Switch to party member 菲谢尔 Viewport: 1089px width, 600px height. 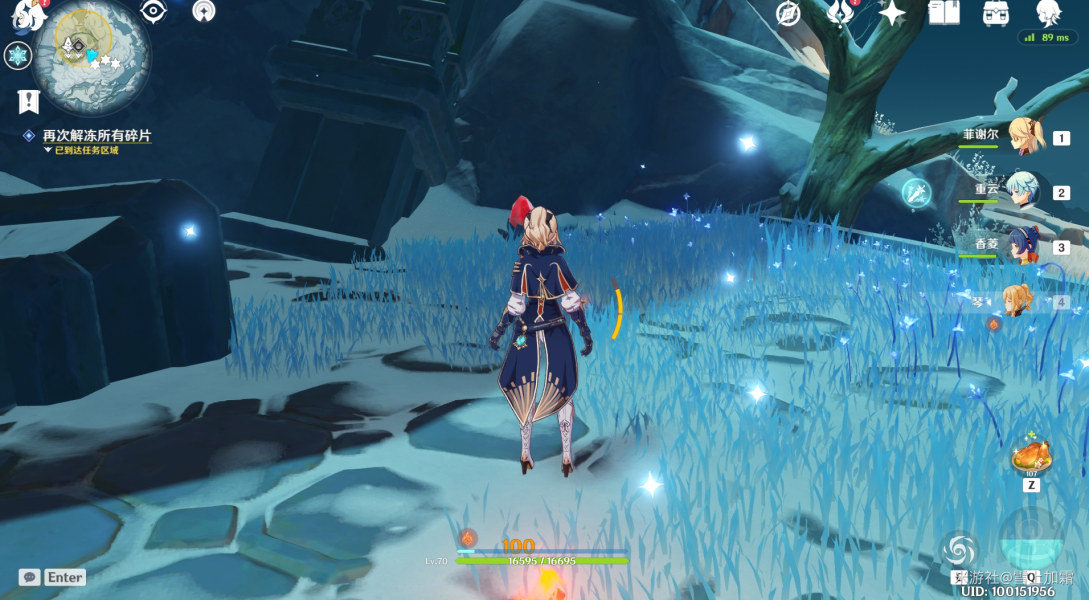(x=1024, y=137)
